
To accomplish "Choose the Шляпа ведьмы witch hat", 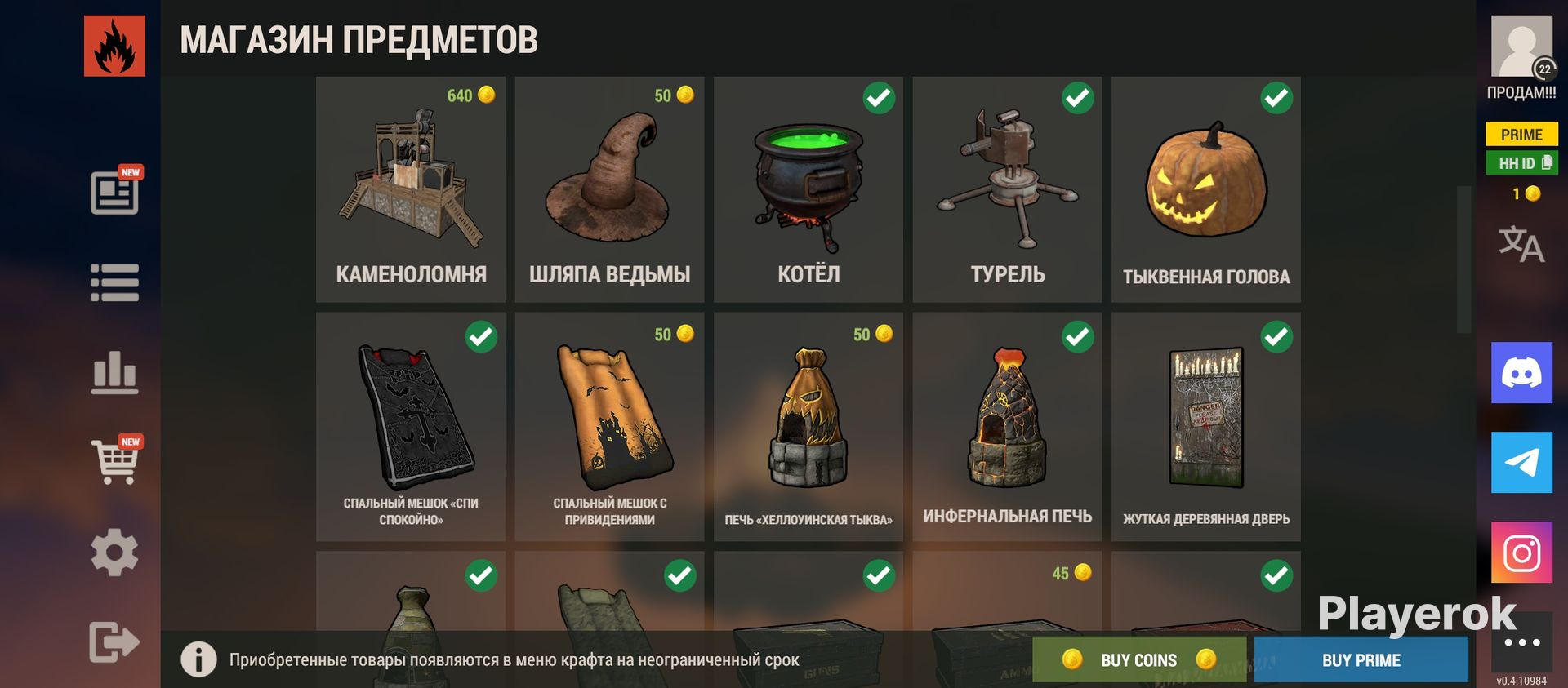I will tap(609, 189).
